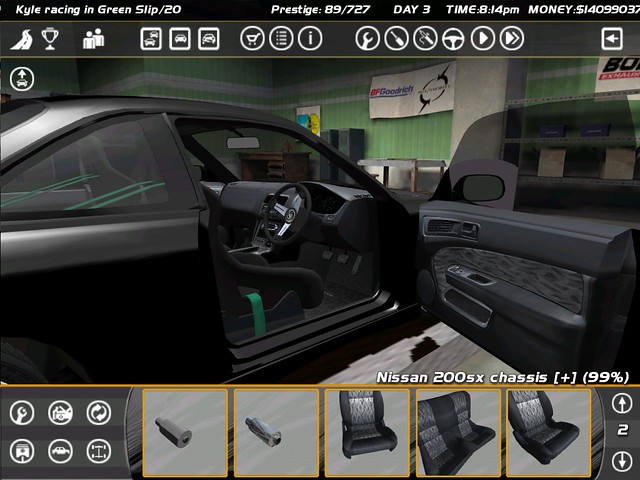Click the circular arrows swap icon
This screenshot has height=480, width=640.
(98, 412)
